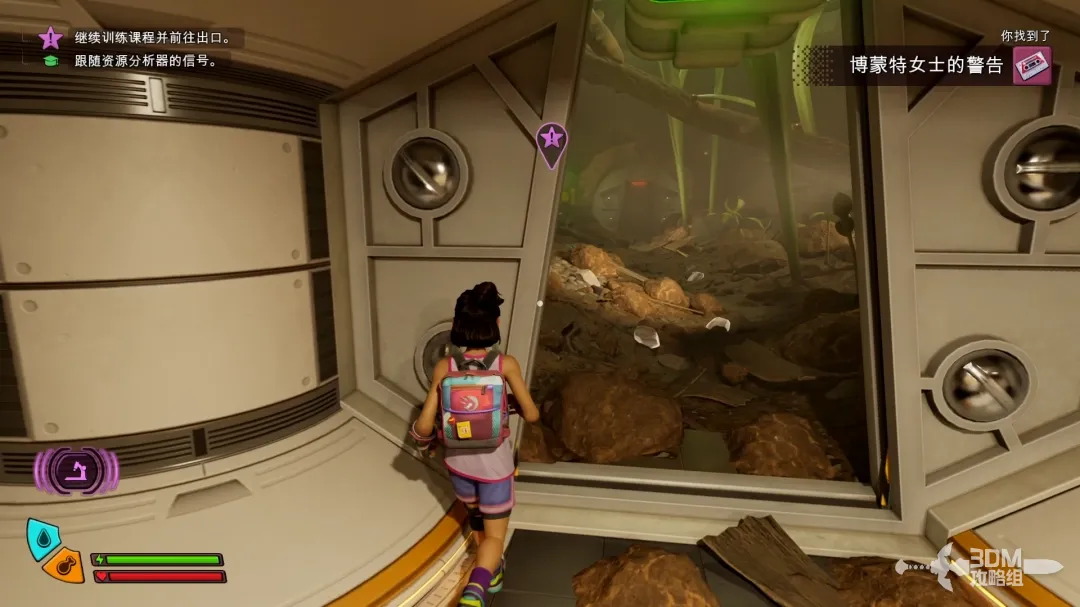Click the purple quest waypoint marker

[x=551, y=141]
